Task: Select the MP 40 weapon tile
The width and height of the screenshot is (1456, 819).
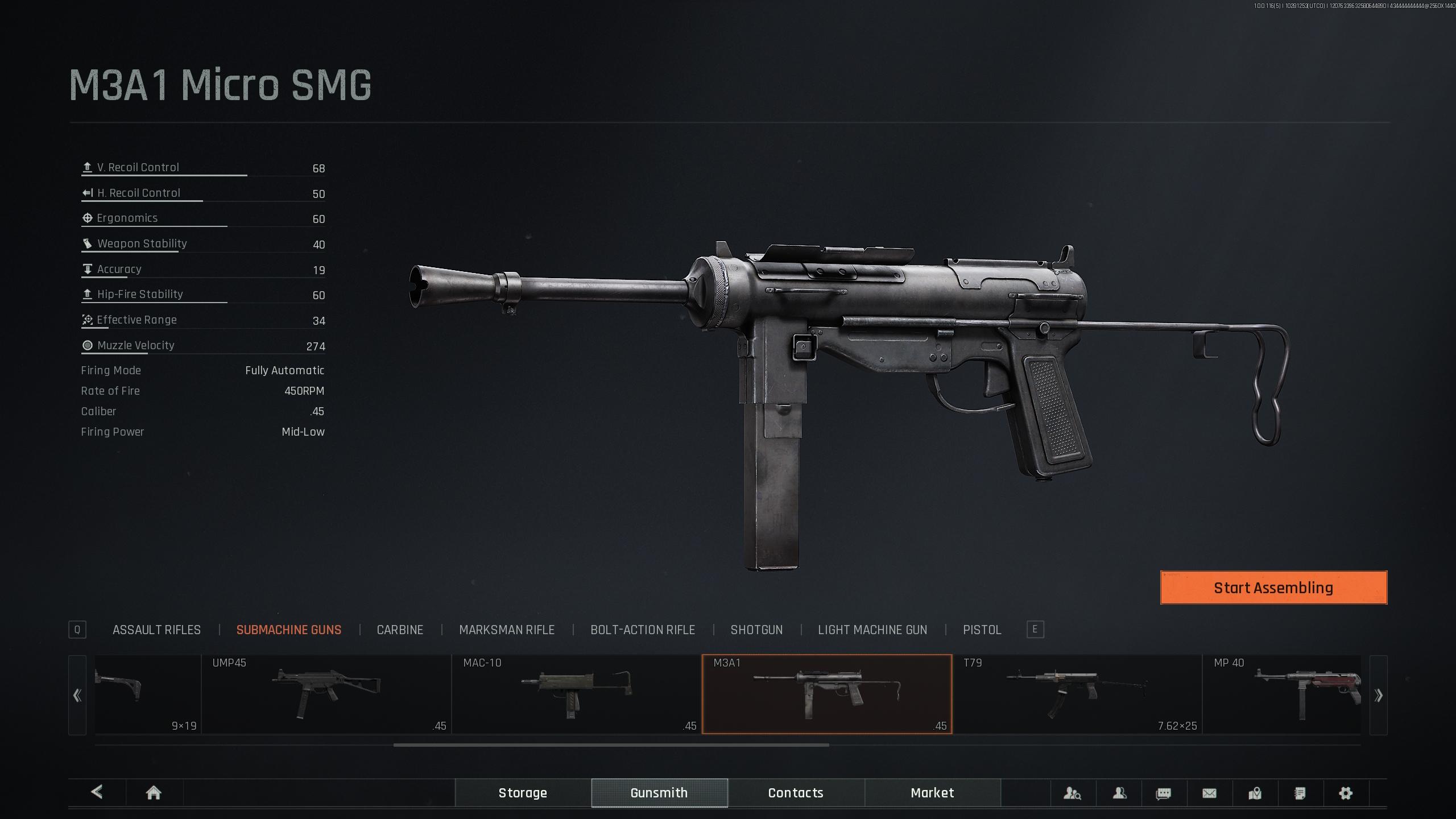Action: 1283,694
